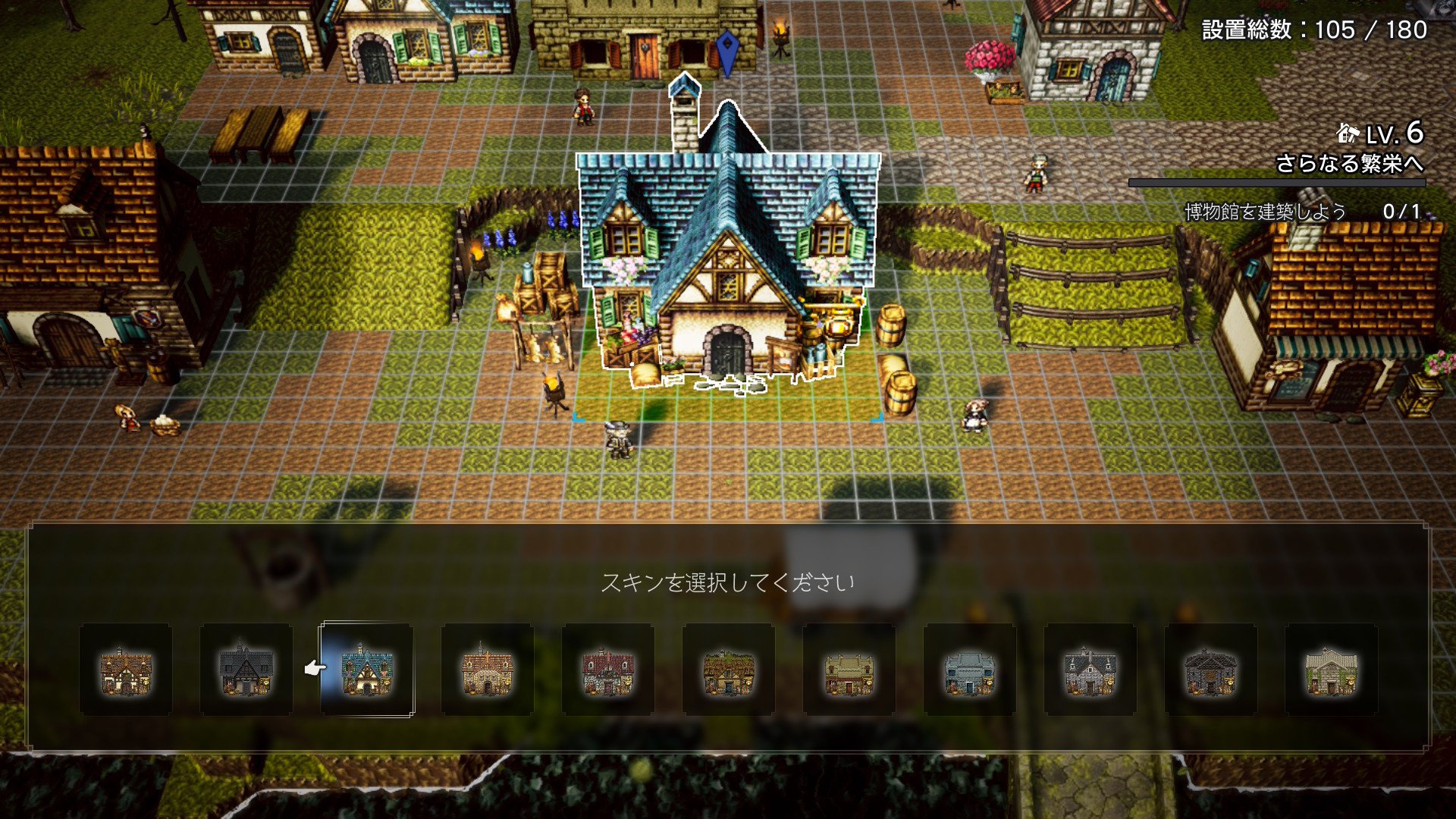Pick the cream stone house skin with ivy
Screen dimensions: 1456x819
click(1331, 670)
